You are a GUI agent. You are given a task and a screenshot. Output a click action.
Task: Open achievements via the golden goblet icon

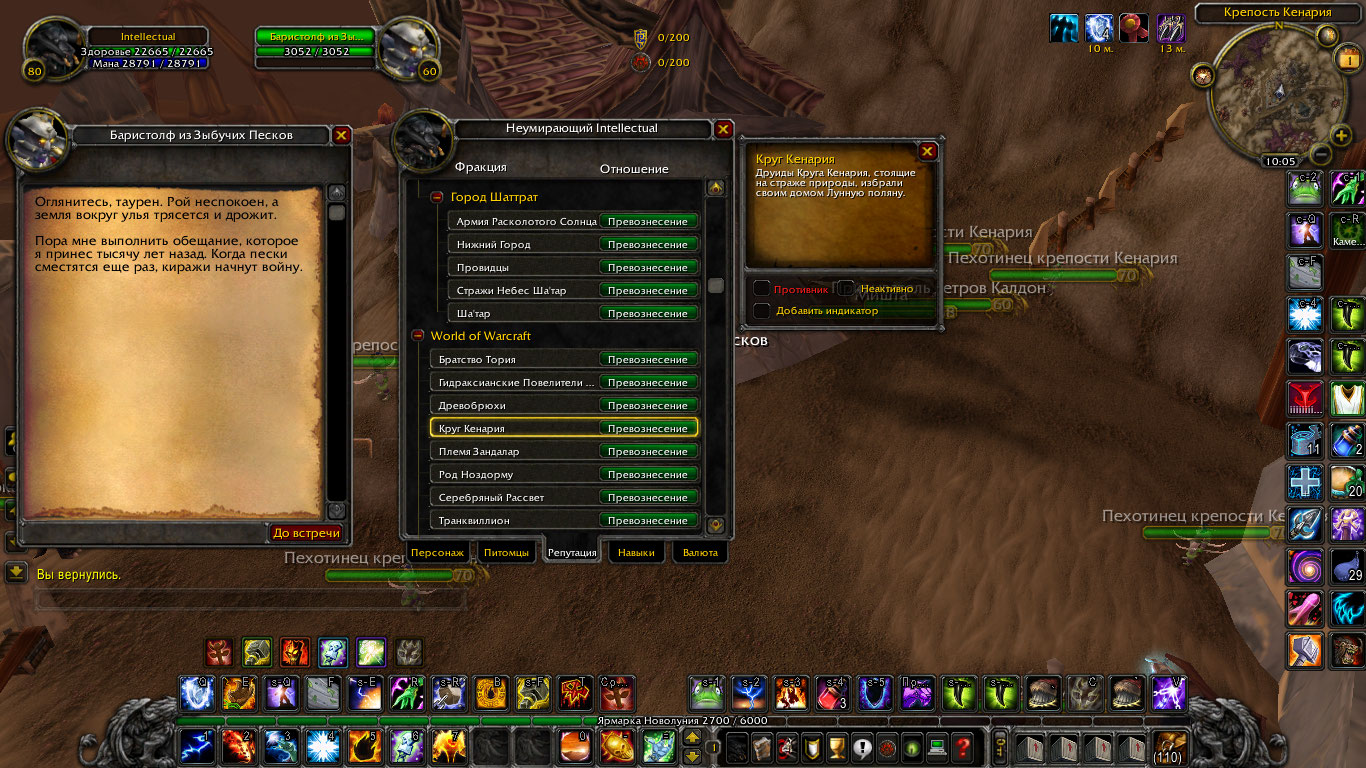pyautogui.click(x=837, y=747)
